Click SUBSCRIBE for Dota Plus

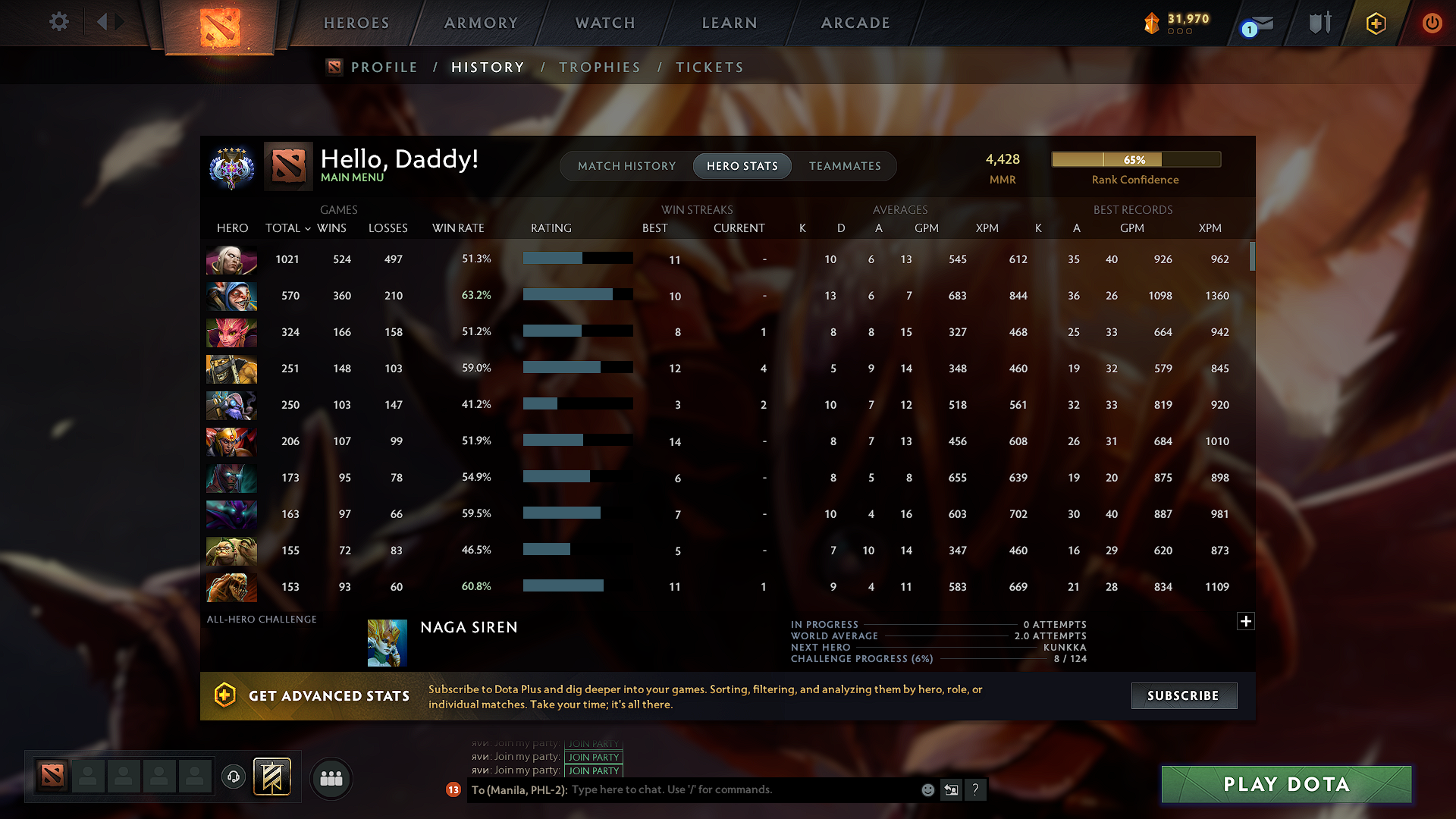(x=1184, y=695)
